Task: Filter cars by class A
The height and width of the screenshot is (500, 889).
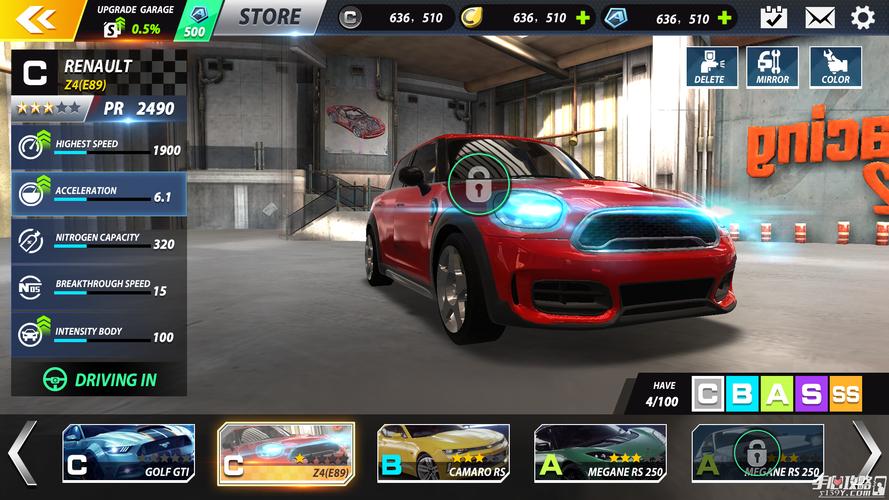Action: (777, 394)
